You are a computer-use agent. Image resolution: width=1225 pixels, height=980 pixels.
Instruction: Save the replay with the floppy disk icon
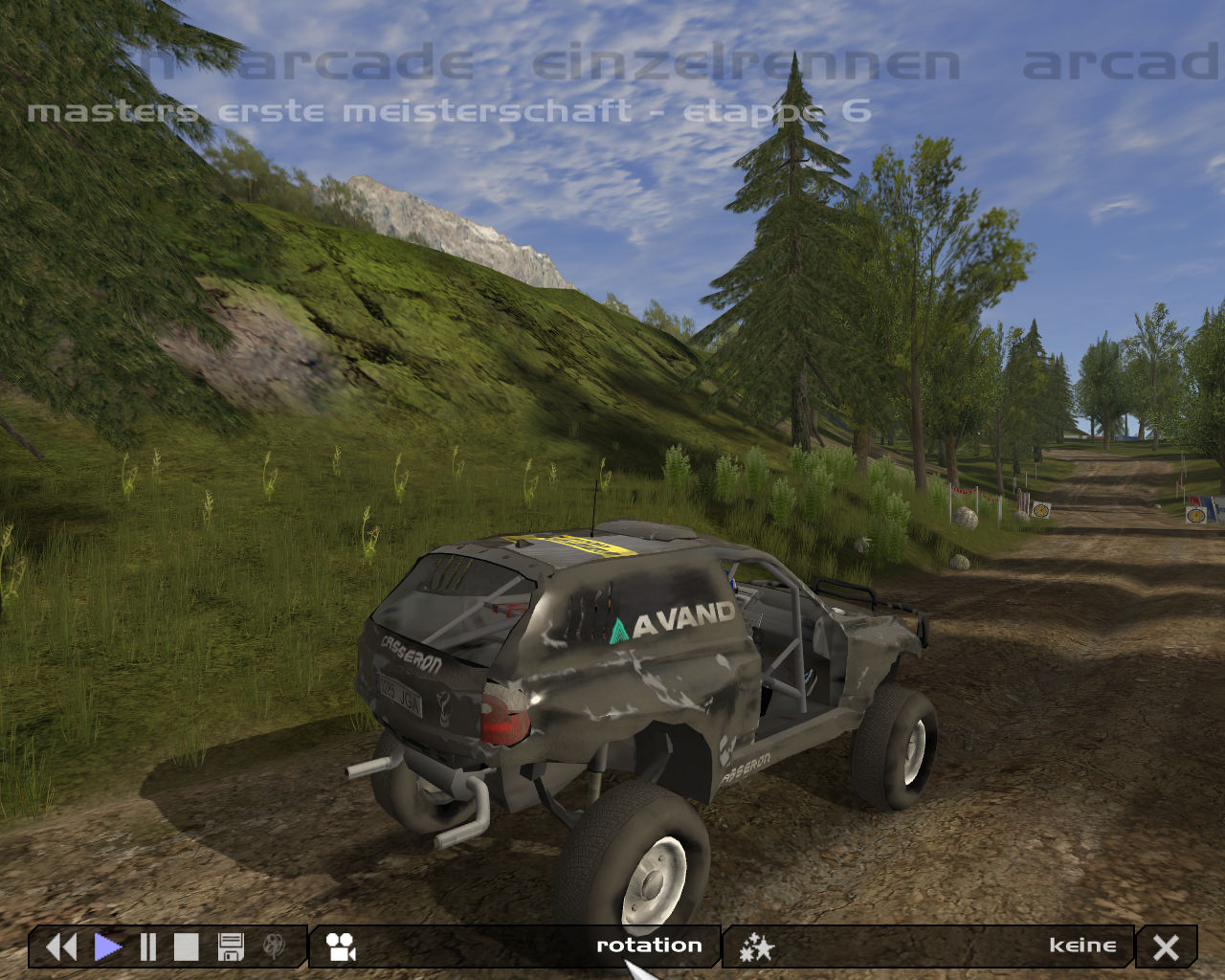[231, 947]
